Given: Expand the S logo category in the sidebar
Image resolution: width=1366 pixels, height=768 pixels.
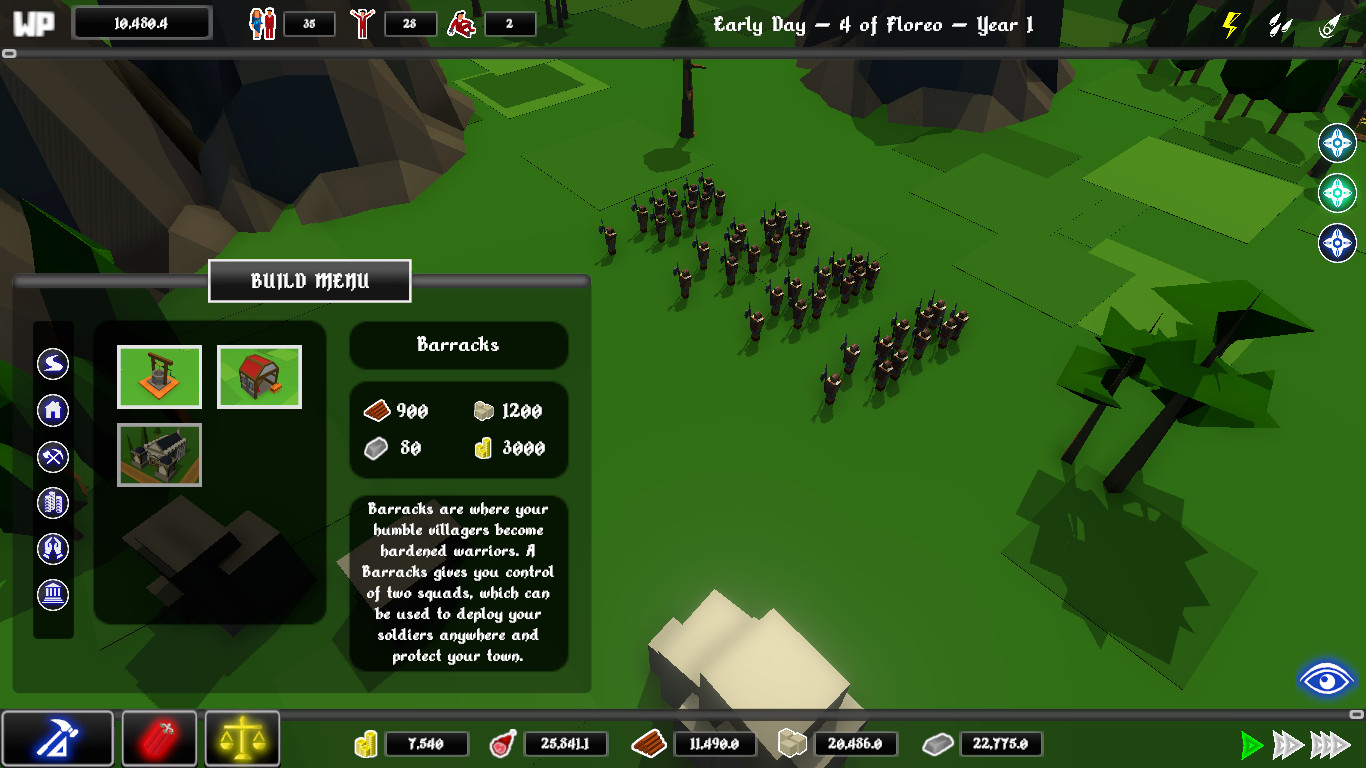Looking at the screenshot, I should 52,364.
